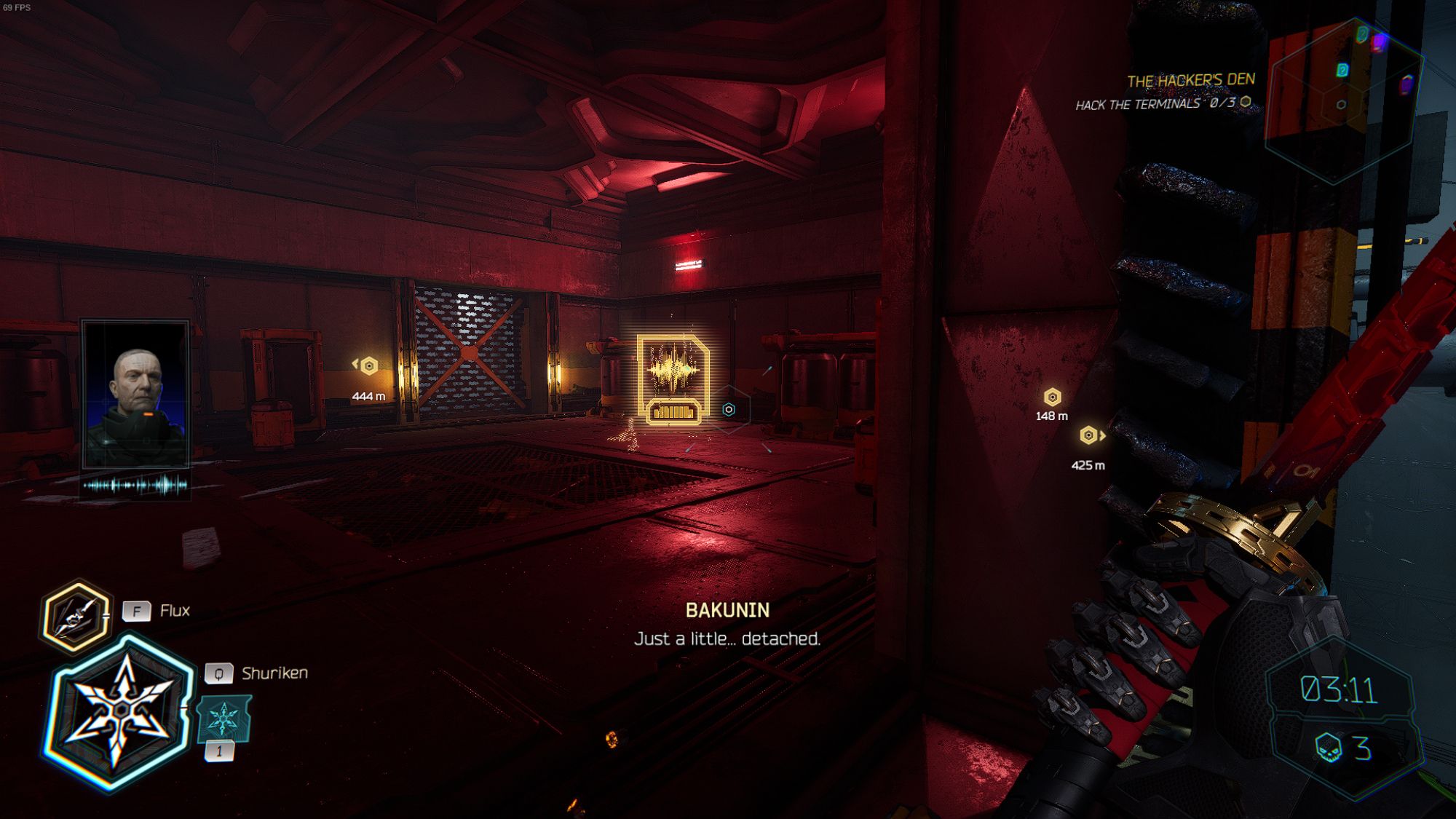This screenshot has height=819, width=1456.
Task: Click the skull lives counter icon
Action: click(x=1329, y=748)
